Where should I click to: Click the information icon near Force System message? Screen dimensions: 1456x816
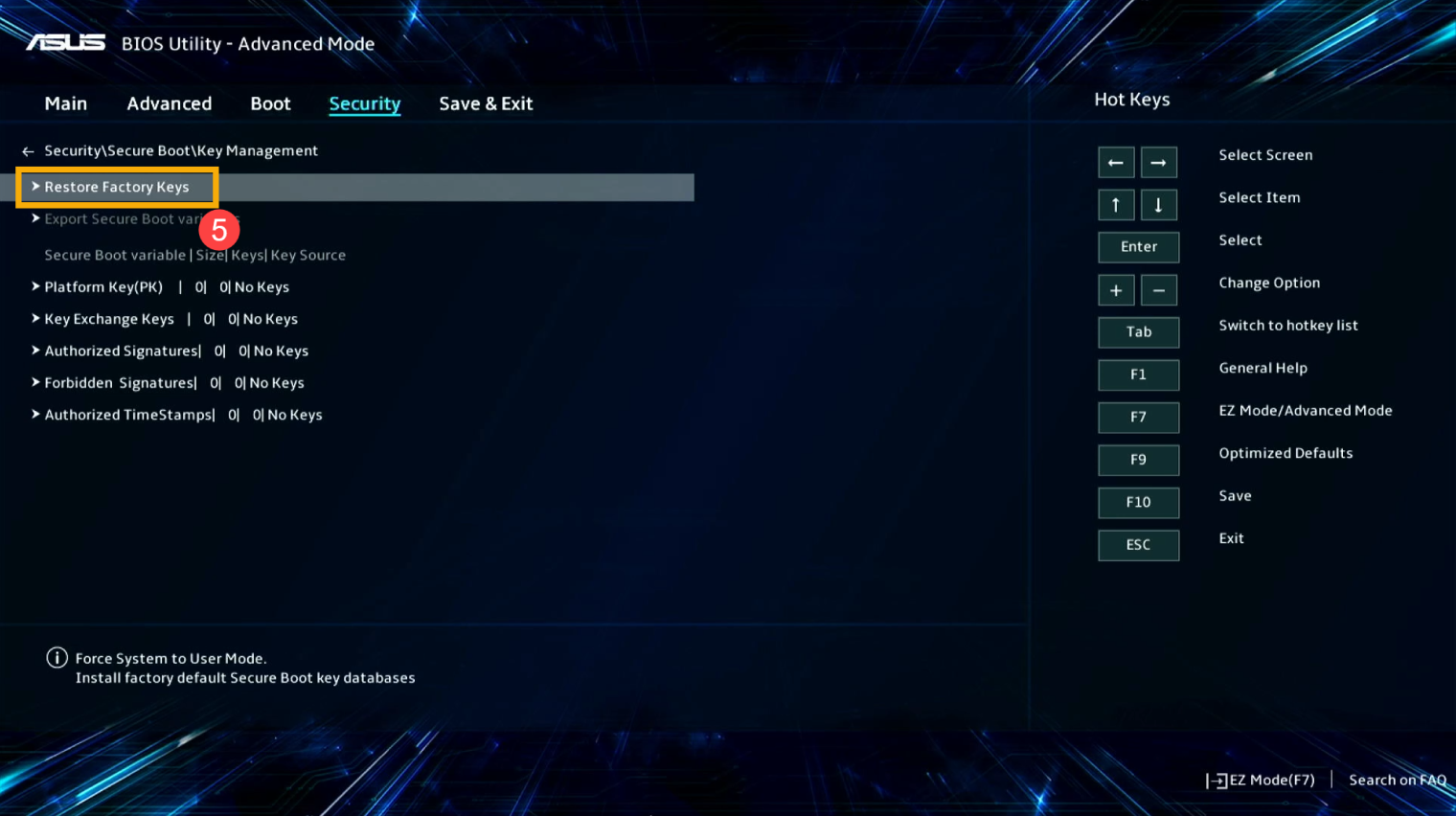click(57, 657)
